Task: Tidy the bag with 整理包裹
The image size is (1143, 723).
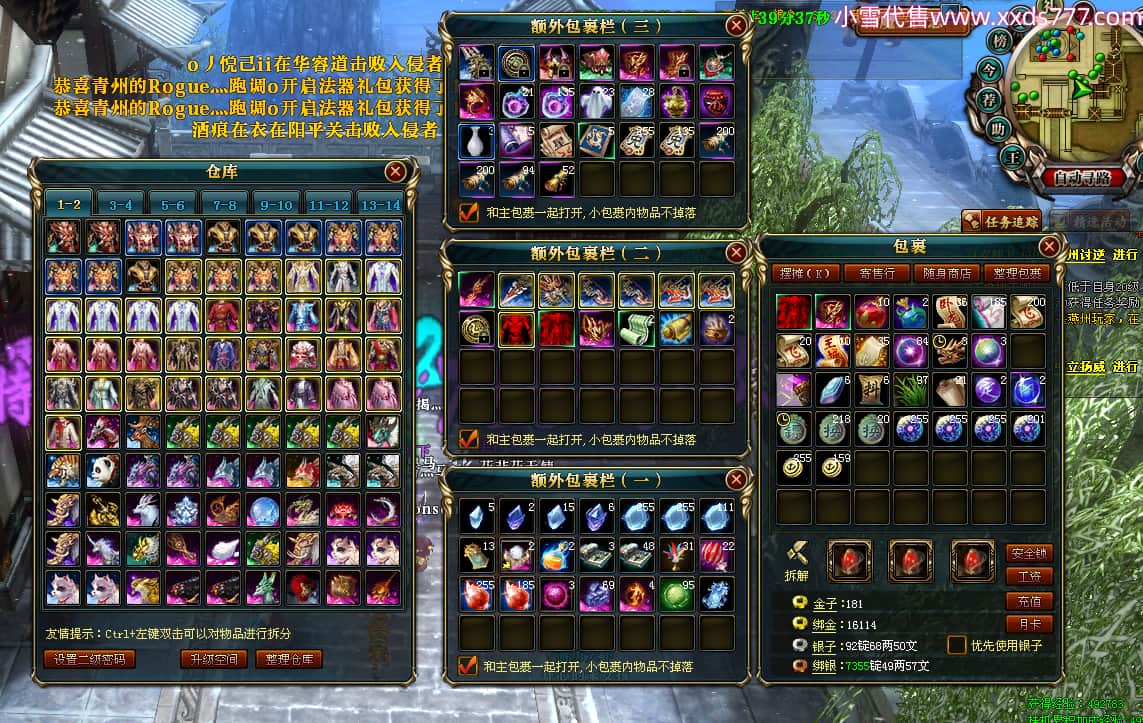Action: pos(1015,273)
